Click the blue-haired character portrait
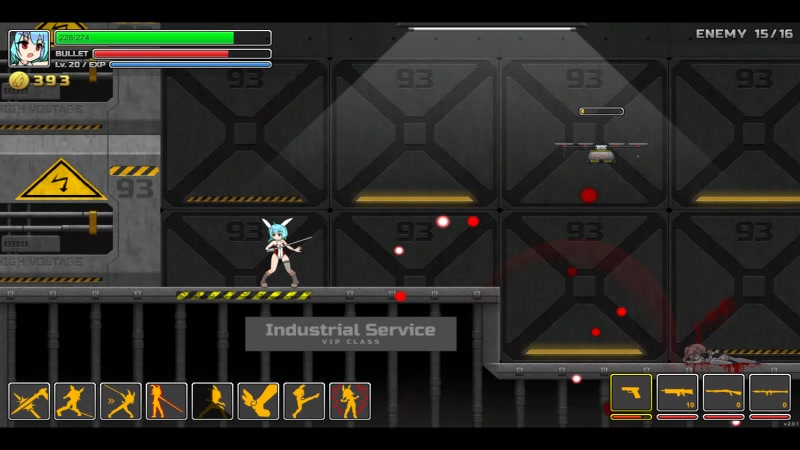 (x=29, y=48)
